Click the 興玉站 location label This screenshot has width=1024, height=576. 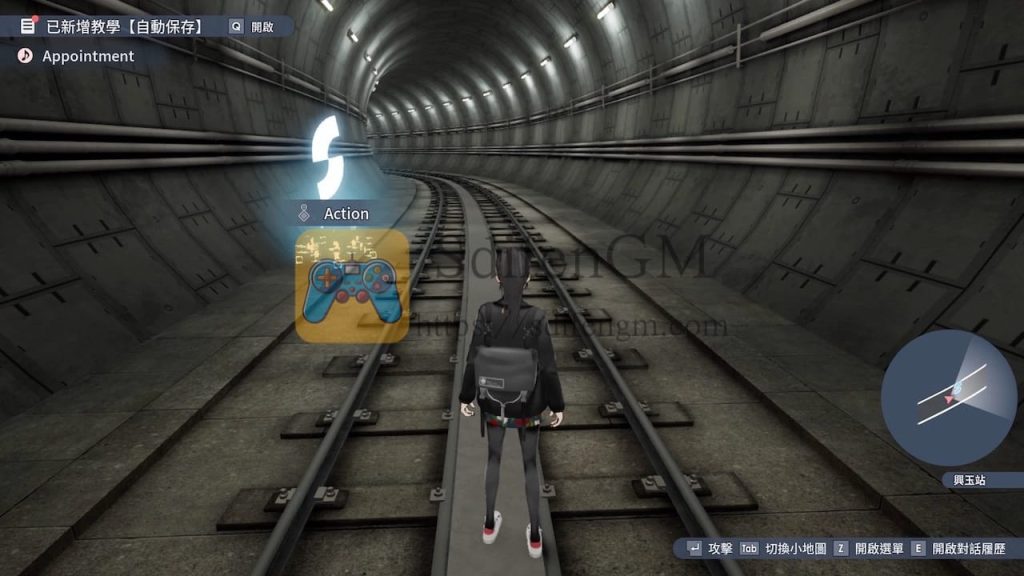969,481
